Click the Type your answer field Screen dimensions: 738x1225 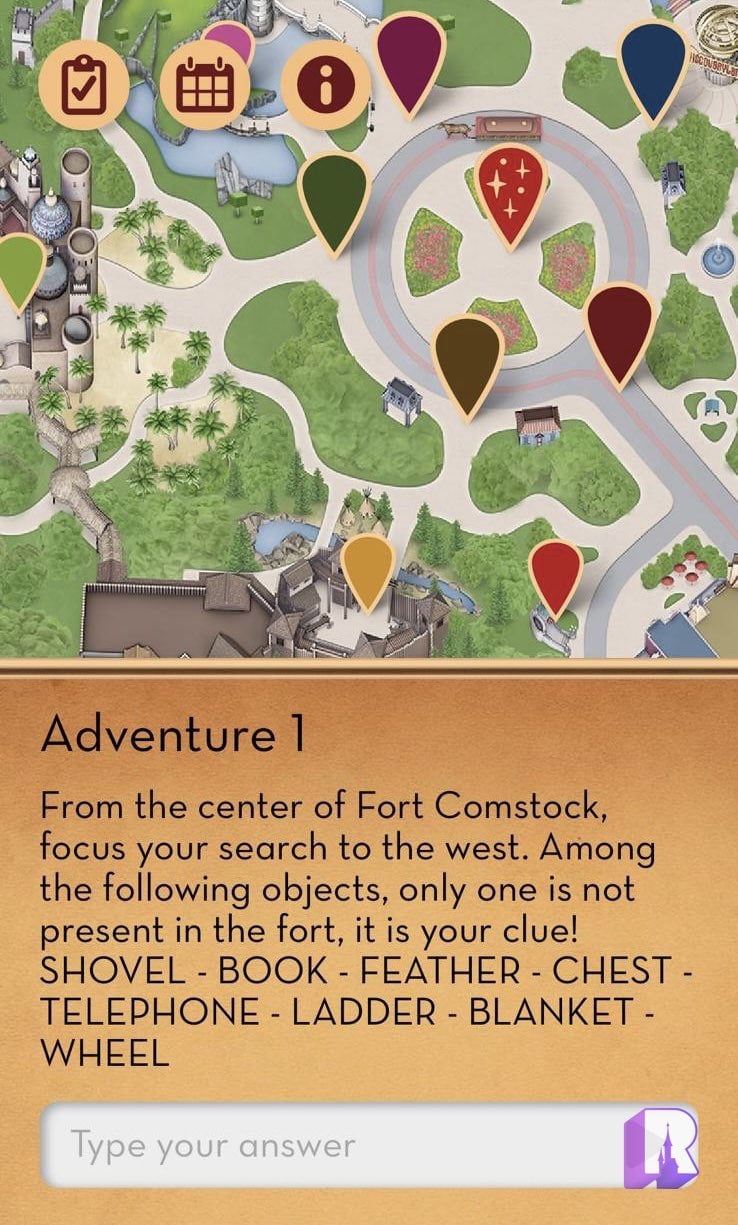[x=330, y=1145]
